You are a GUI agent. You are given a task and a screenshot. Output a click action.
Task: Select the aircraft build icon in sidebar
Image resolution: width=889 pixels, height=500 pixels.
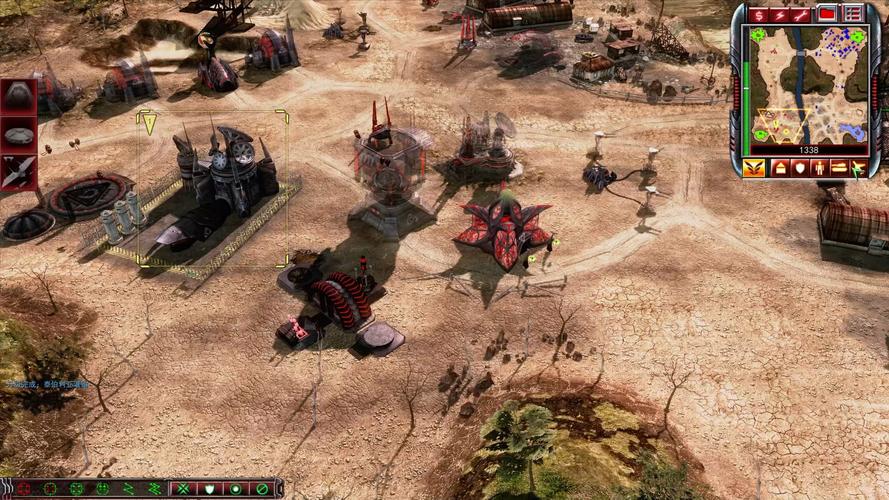pyautogui.click(x=18, y=171)
